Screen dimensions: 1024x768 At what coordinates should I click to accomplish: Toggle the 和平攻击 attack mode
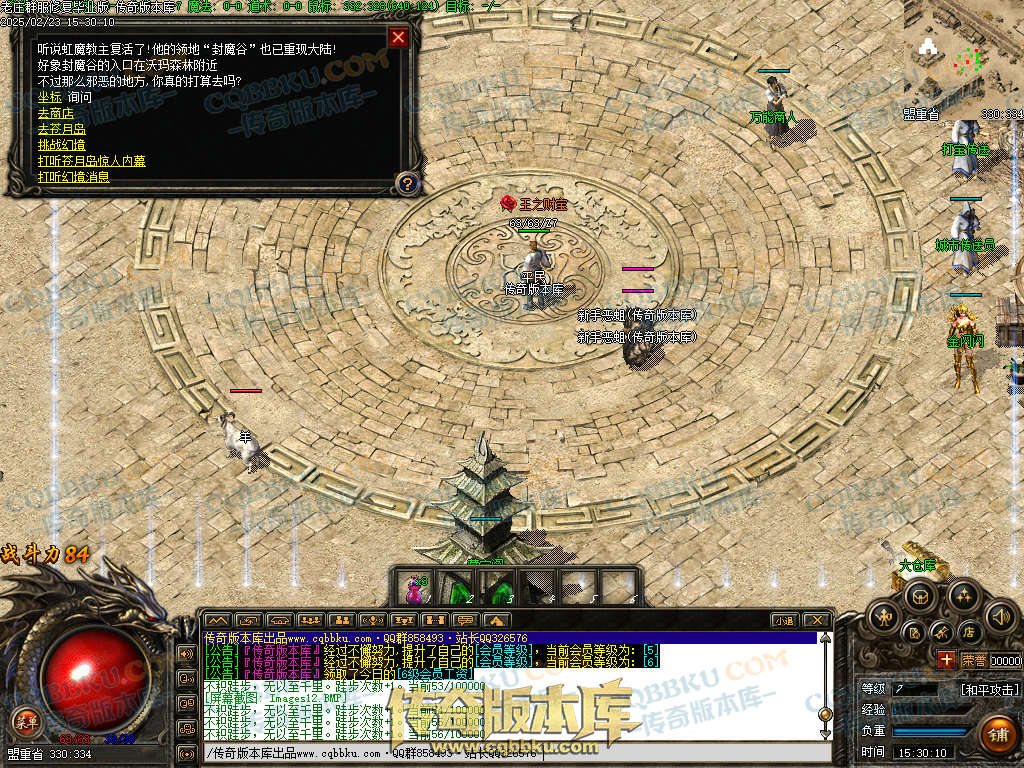tap(990, 689)
